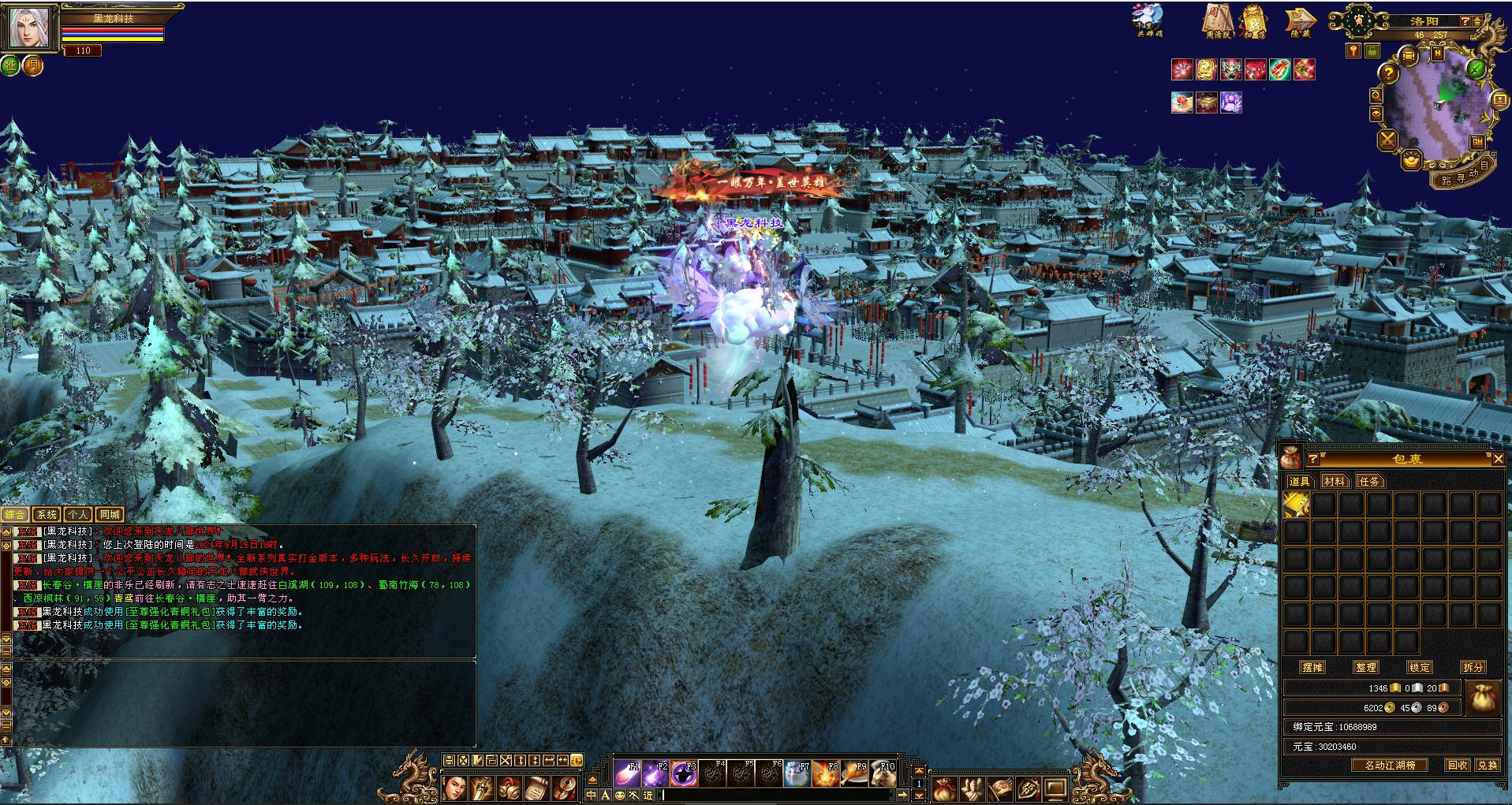
Task: Open the GM button on the minimap
Action: 1477,142
